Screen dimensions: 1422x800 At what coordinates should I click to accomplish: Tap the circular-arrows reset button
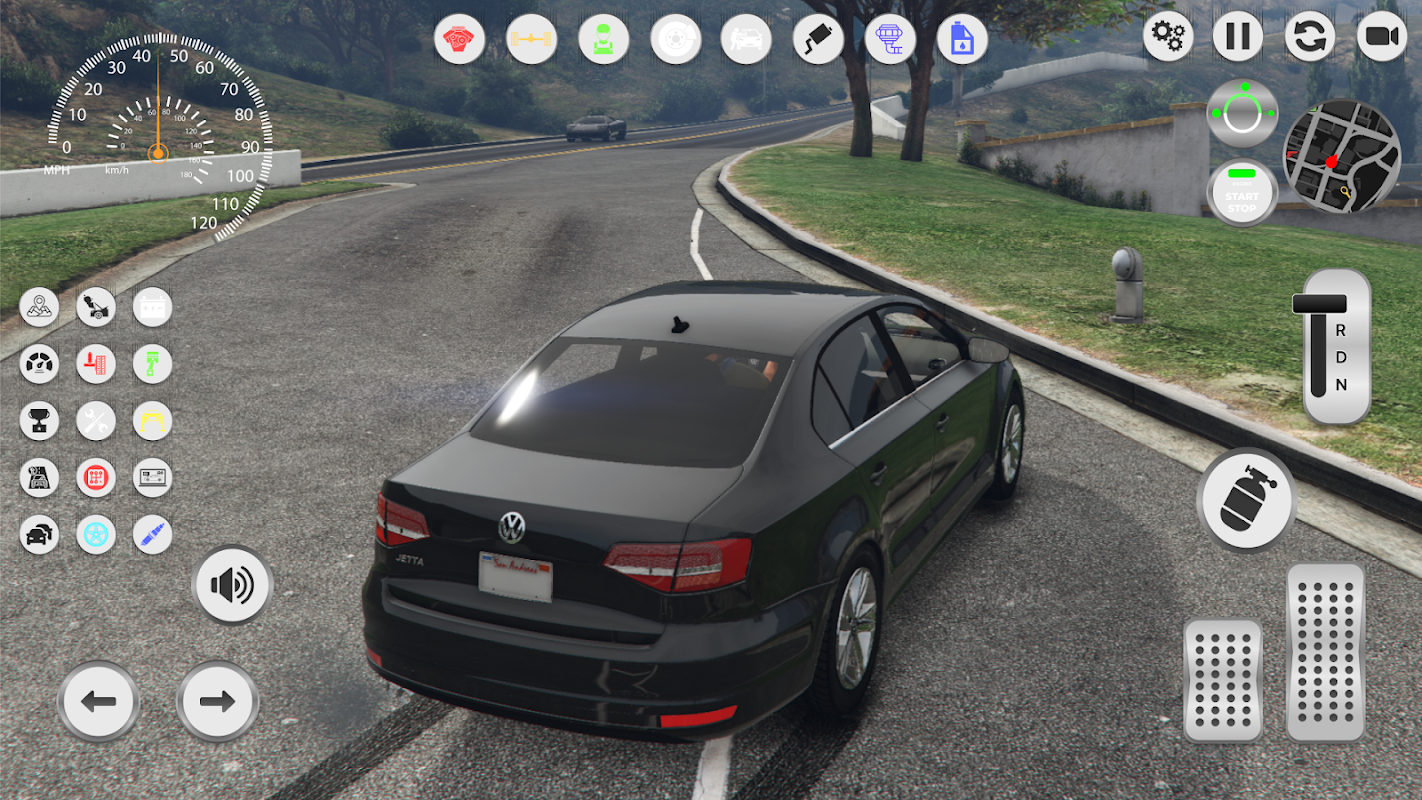(1309, 37)
